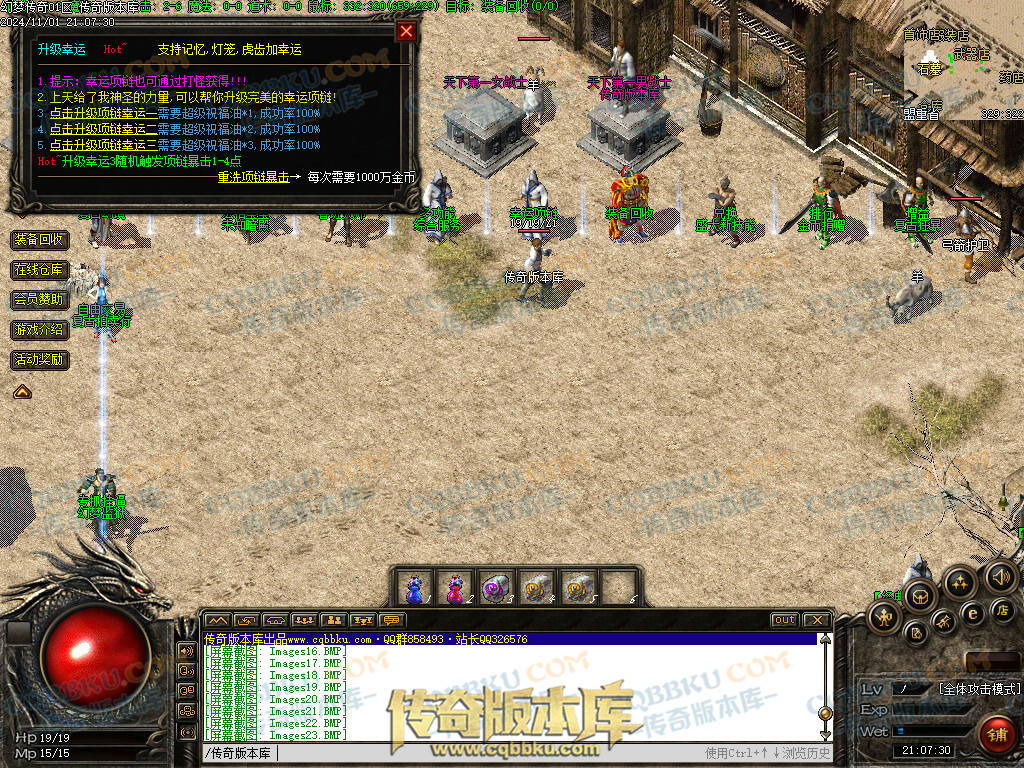This screenshot has height=768, width=1024.
Task: Collapse the side menu with the up-arrow button
Action: [x=22, y=392]
